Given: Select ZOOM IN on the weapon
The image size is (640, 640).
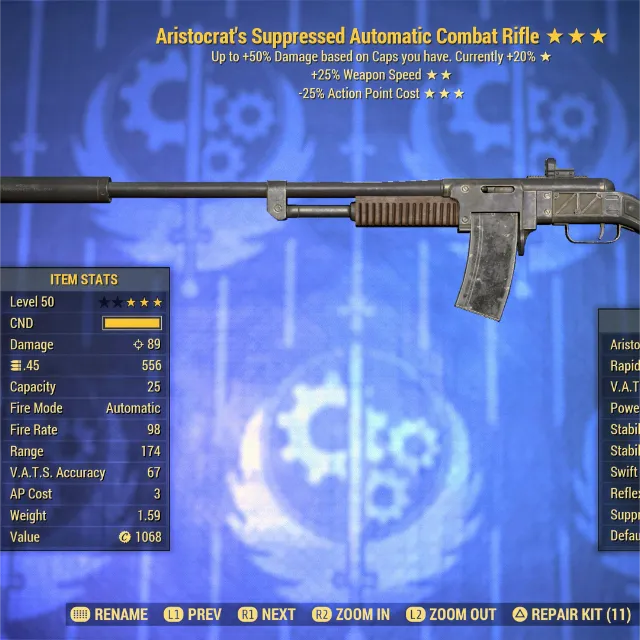Looking at the screenshot, I should (351, 614).
